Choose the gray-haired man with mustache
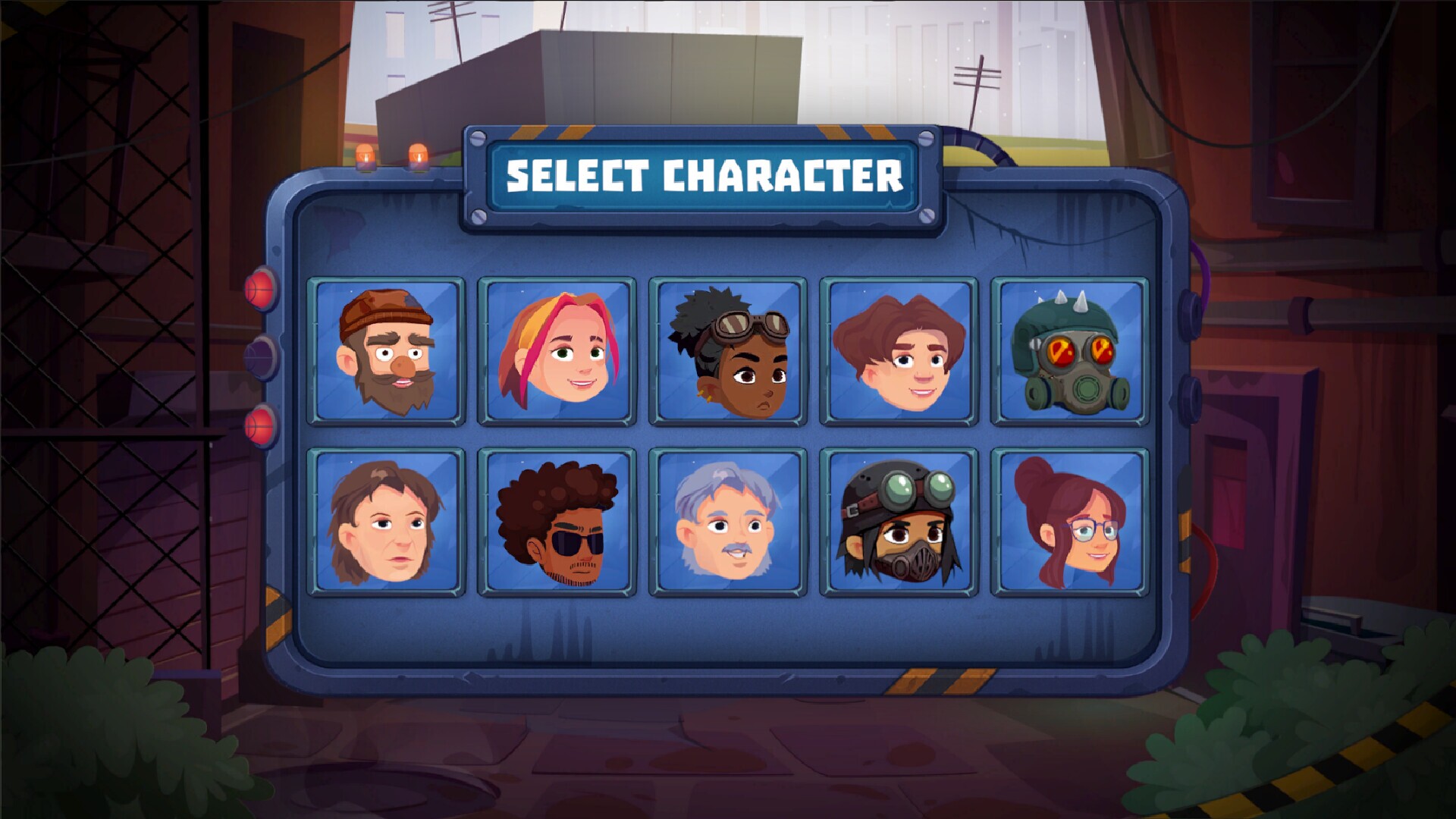 pos(728,522)
